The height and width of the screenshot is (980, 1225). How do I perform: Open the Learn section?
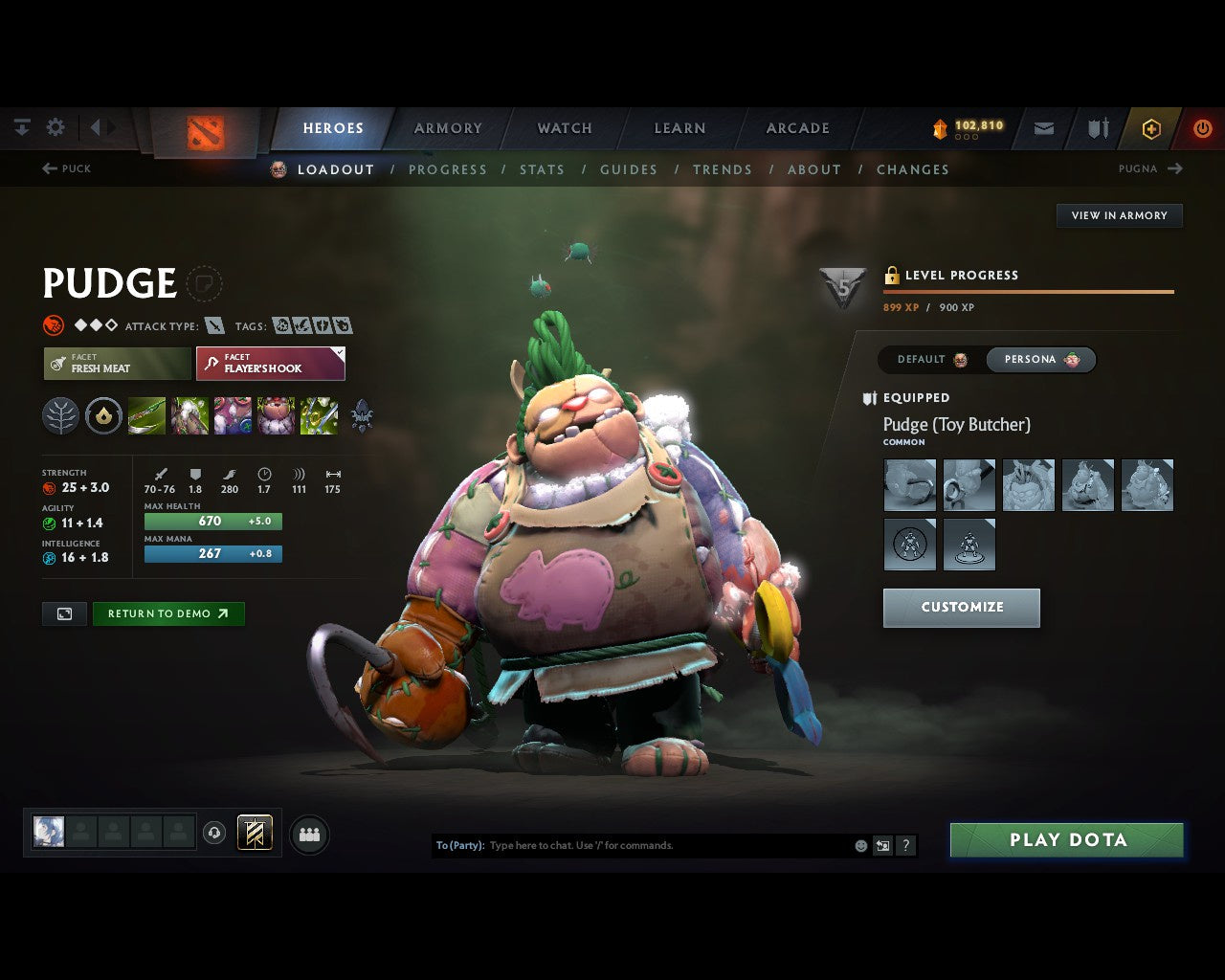click(x=679, y=128)
